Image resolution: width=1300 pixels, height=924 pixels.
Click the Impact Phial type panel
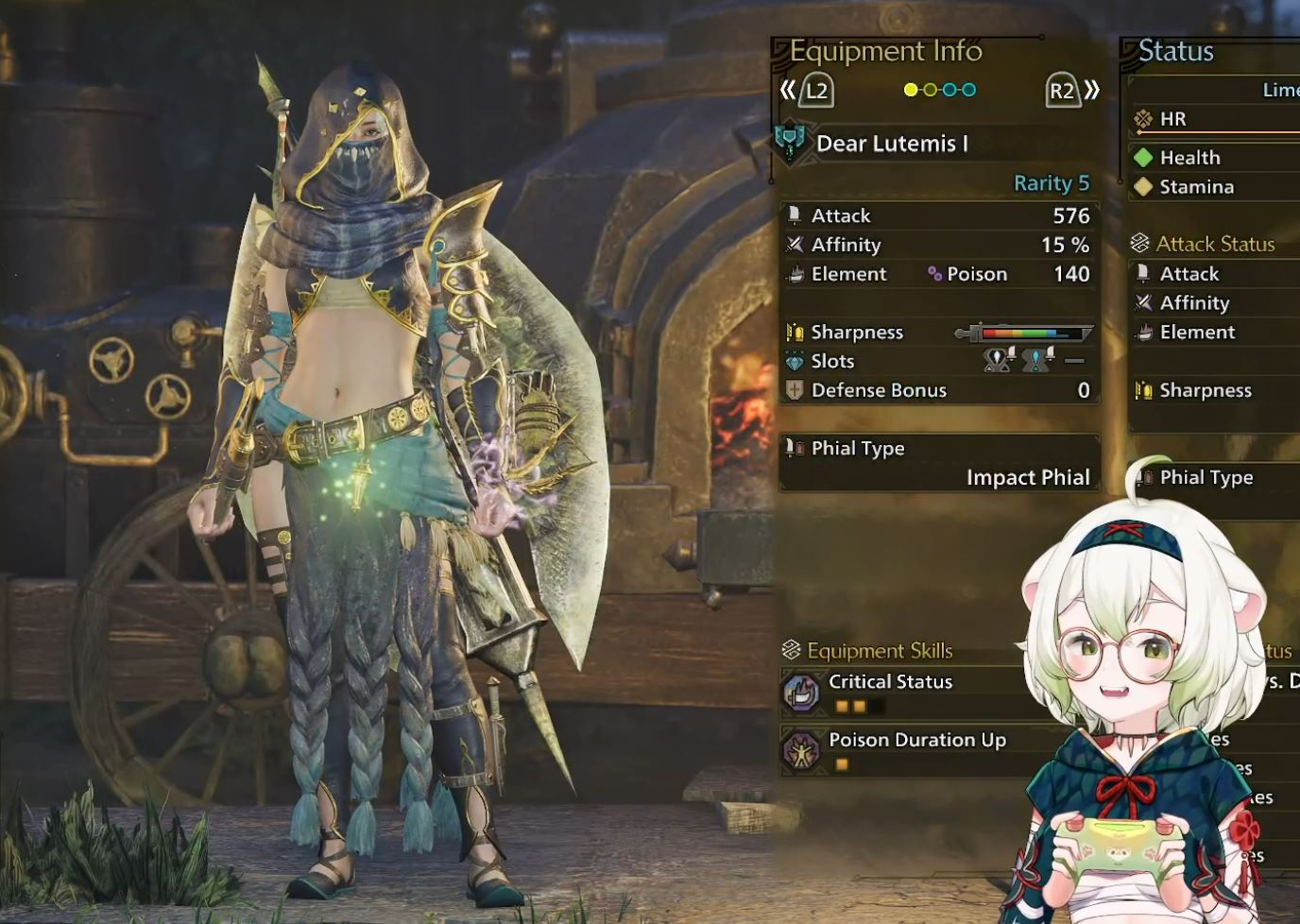pos(939,463)
